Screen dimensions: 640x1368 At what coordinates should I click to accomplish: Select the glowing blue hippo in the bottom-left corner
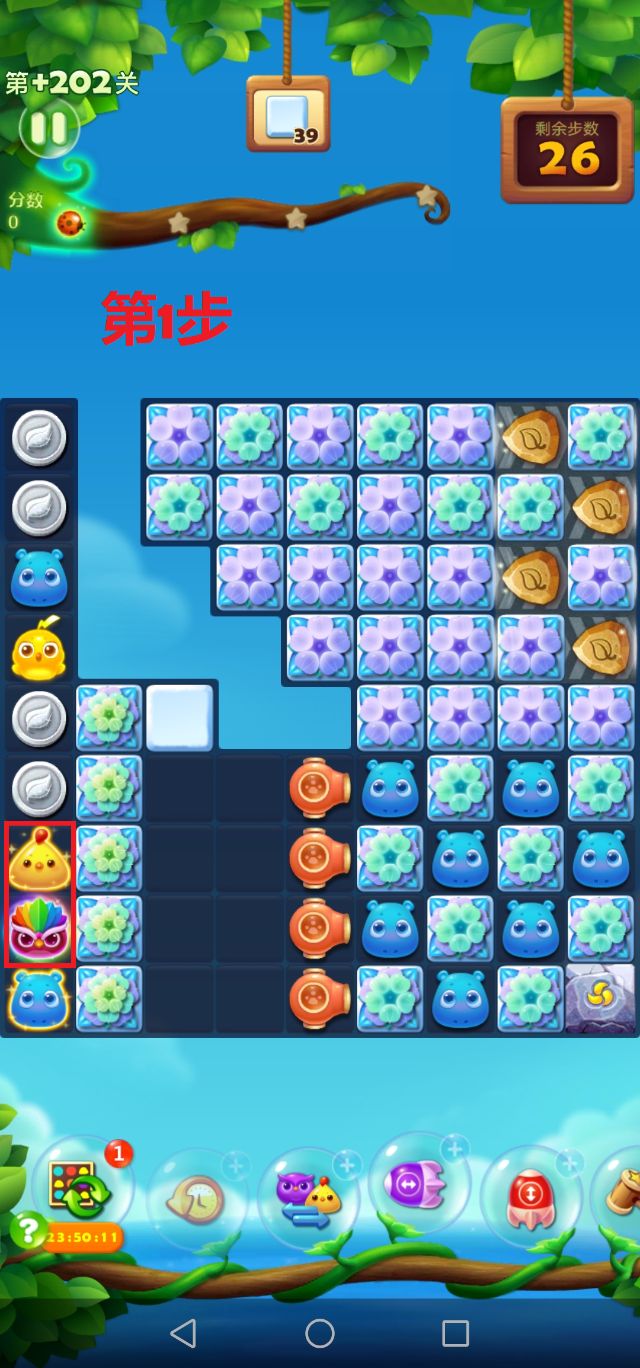39,999
